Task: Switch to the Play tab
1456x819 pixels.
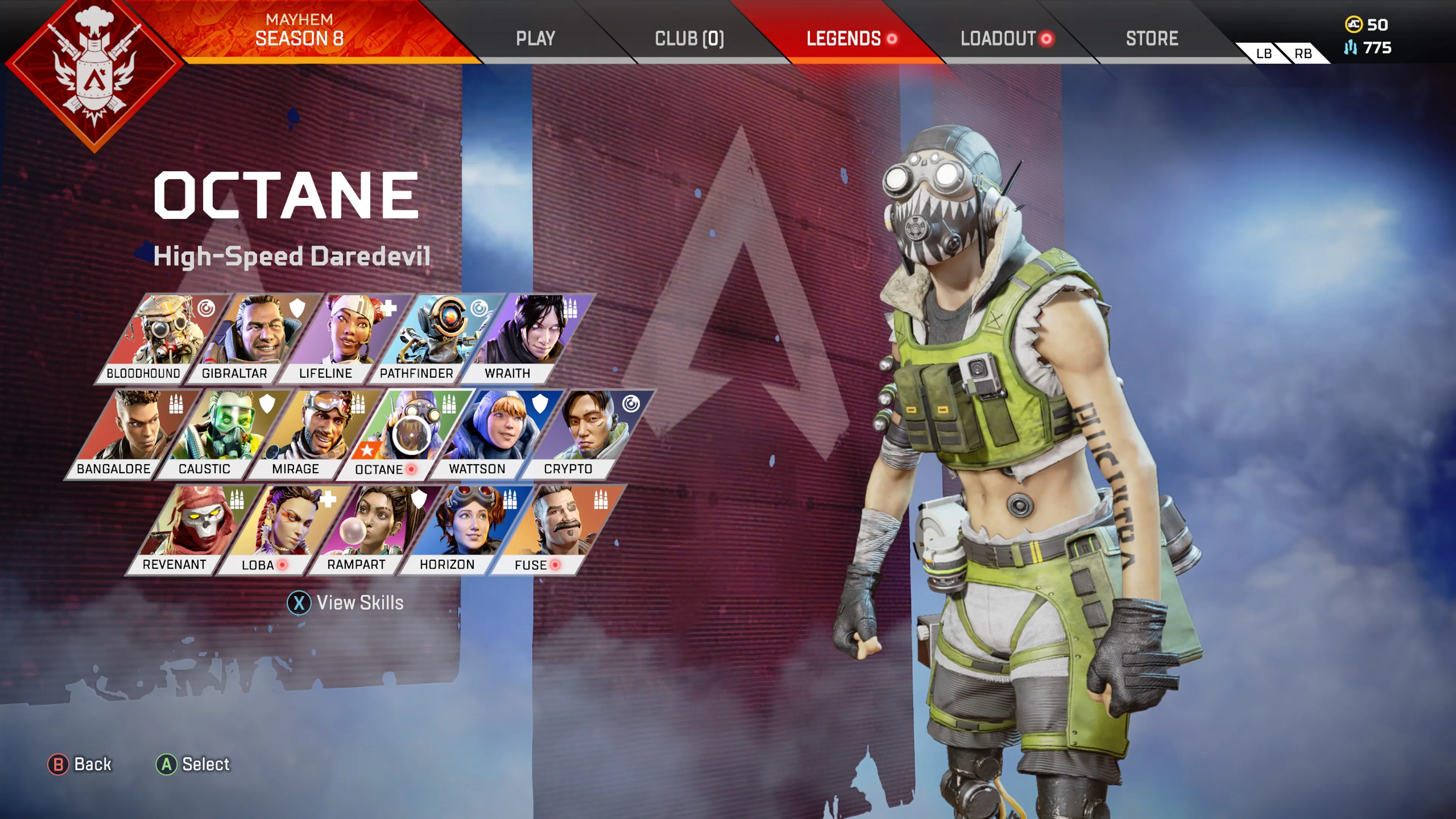Action: (x=535, y=38)
